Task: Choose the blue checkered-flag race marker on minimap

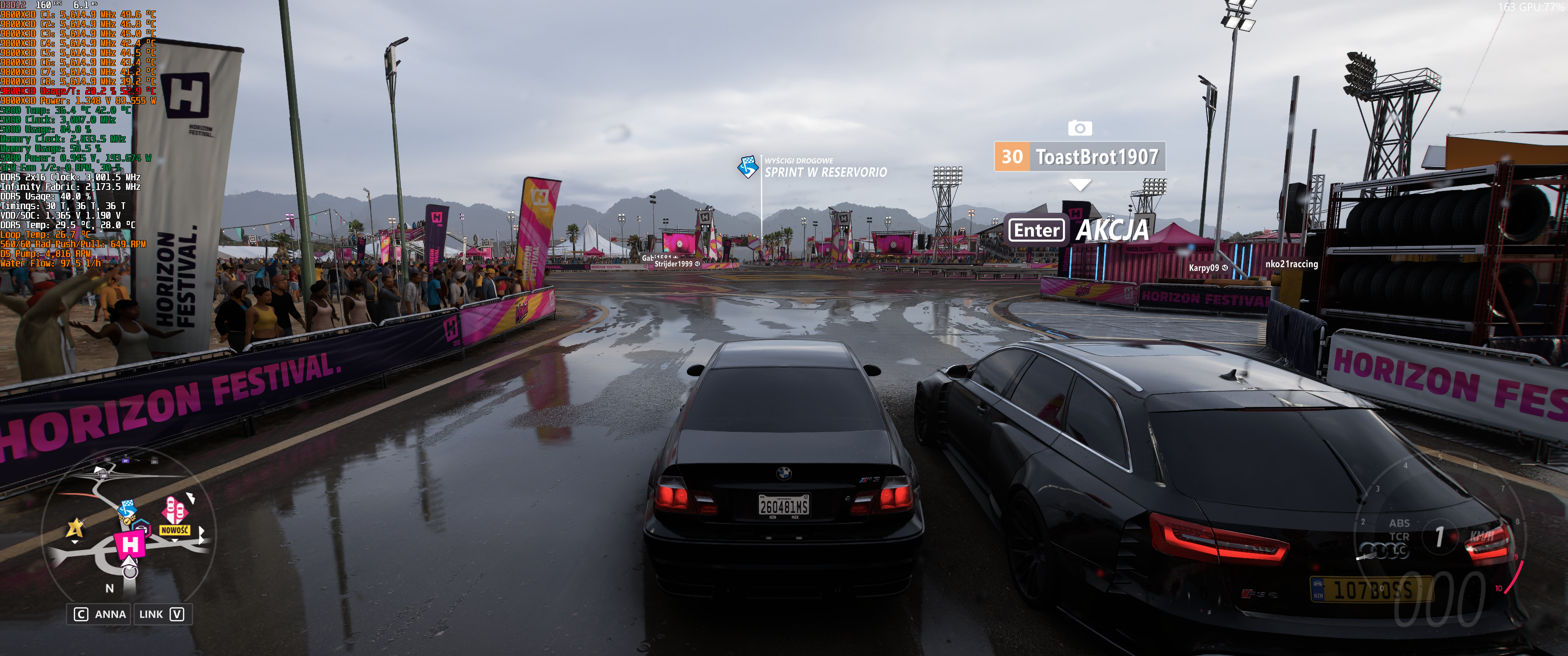Action: click(127, 509)
